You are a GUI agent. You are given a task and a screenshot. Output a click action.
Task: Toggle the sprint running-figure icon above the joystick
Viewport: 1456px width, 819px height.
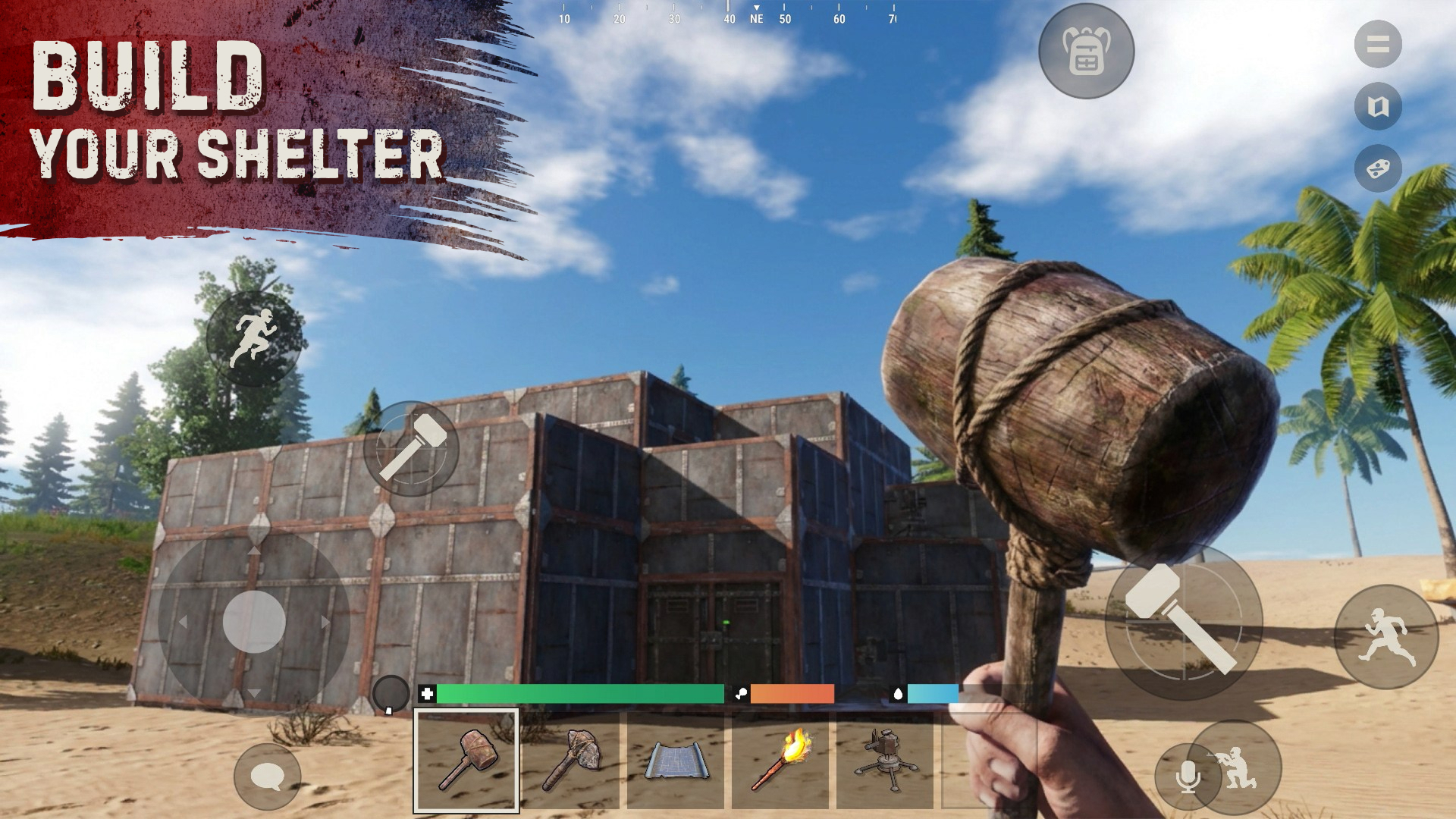coord(256,336)
